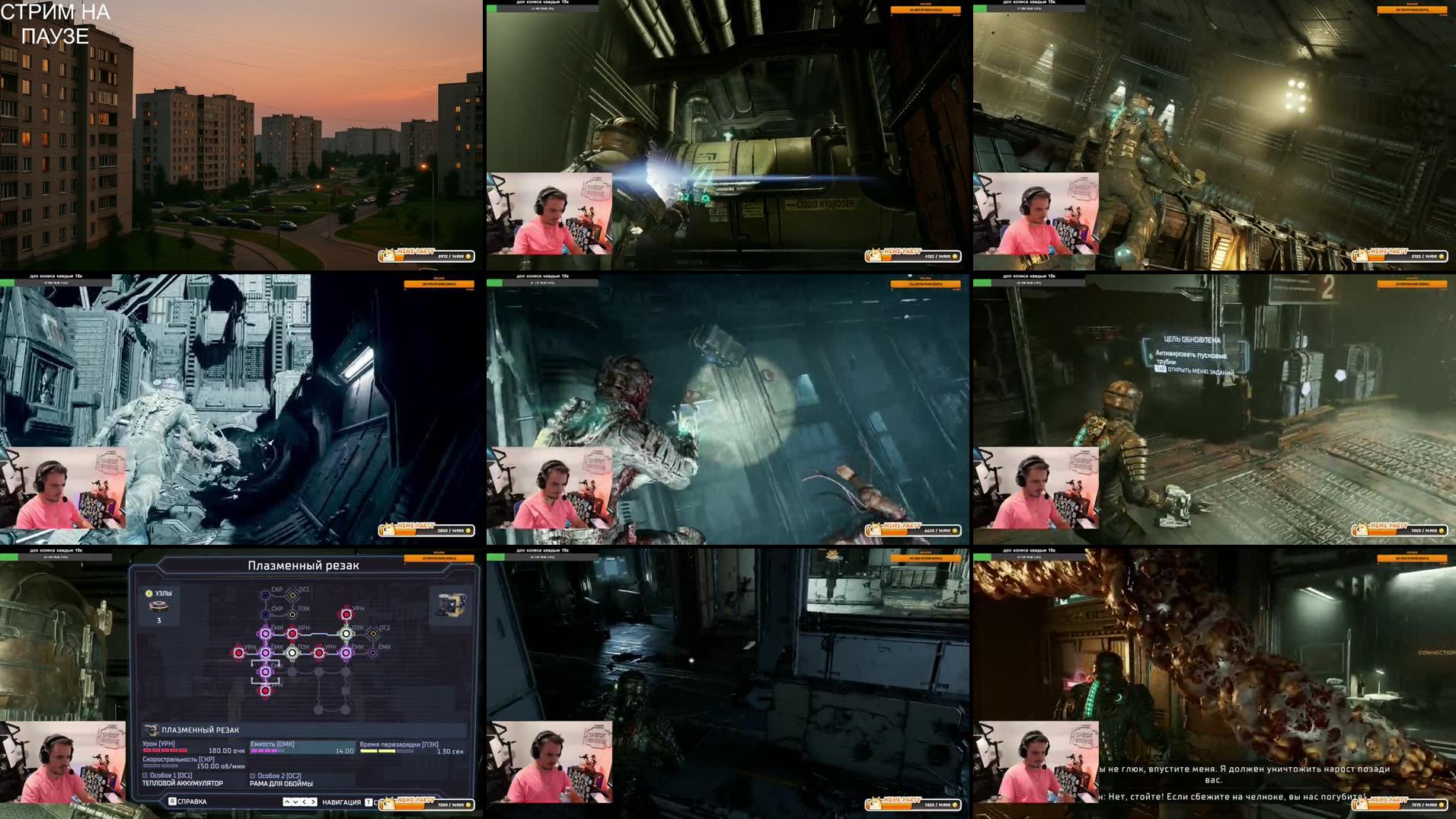Select the Плазменный резак weapon header tab

(x=305, y=565)
